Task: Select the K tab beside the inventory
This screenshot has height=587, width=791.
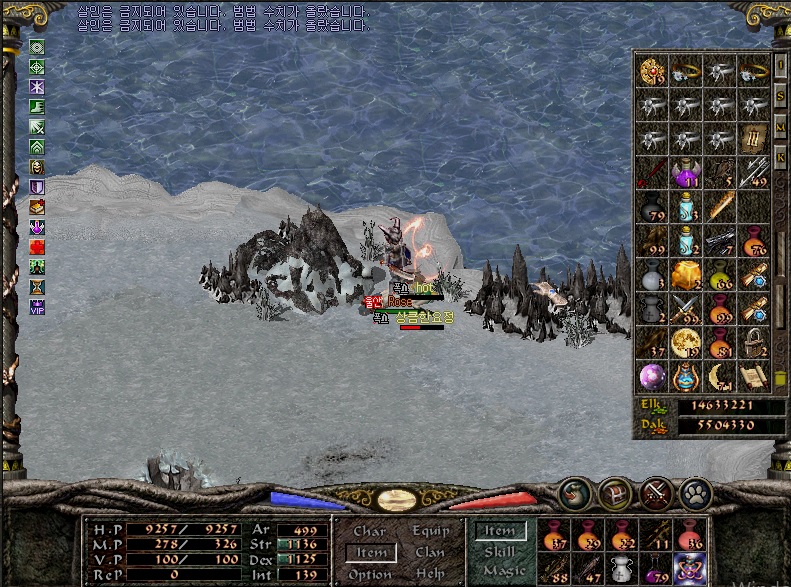Action: coord(780,157)
